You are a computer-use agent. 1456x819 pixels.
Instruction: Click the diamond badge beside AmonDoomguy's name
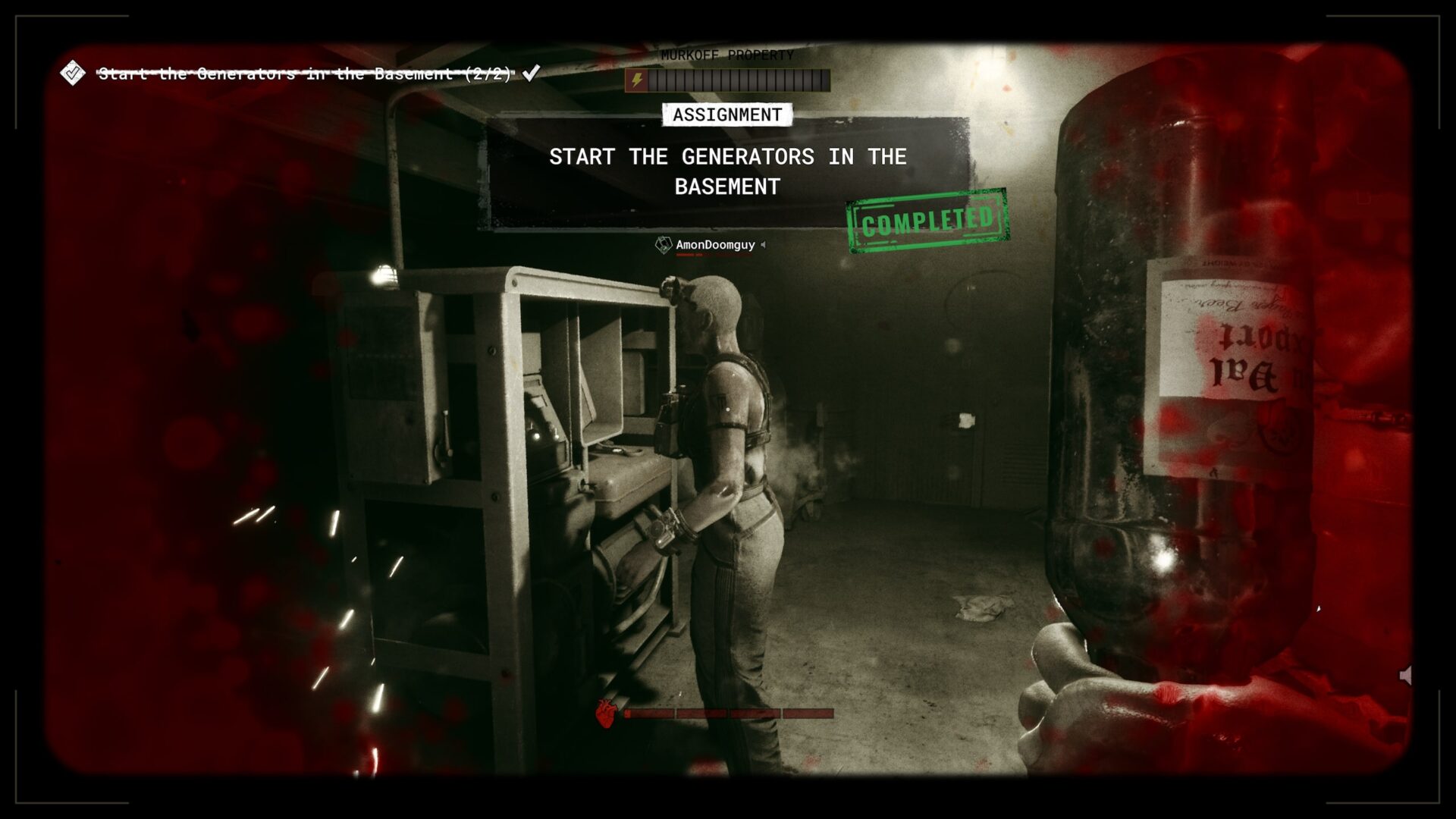663,244
